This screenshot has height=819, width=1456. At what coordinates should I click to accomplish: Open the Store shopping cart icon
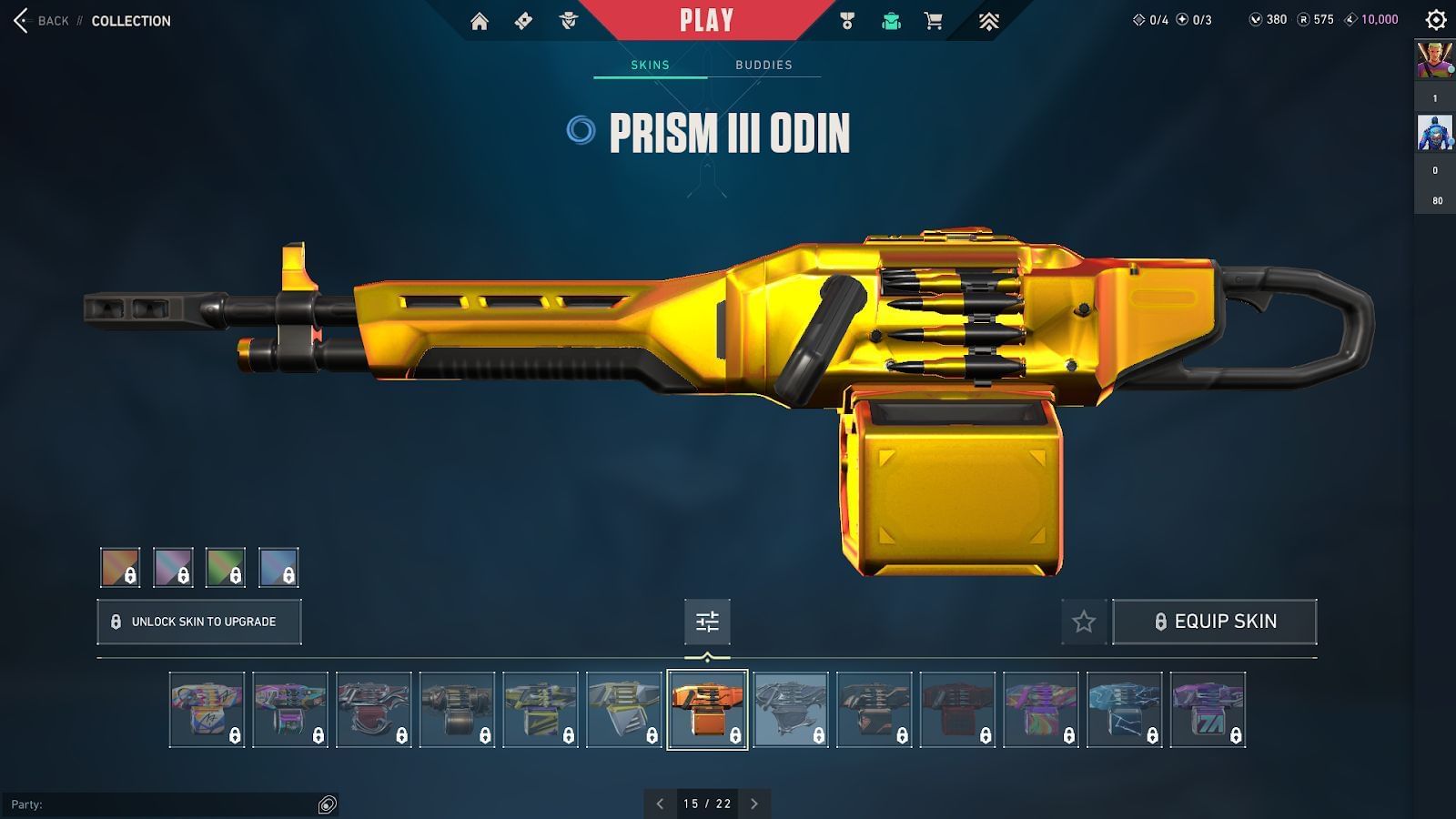click(x=934, y=20)
